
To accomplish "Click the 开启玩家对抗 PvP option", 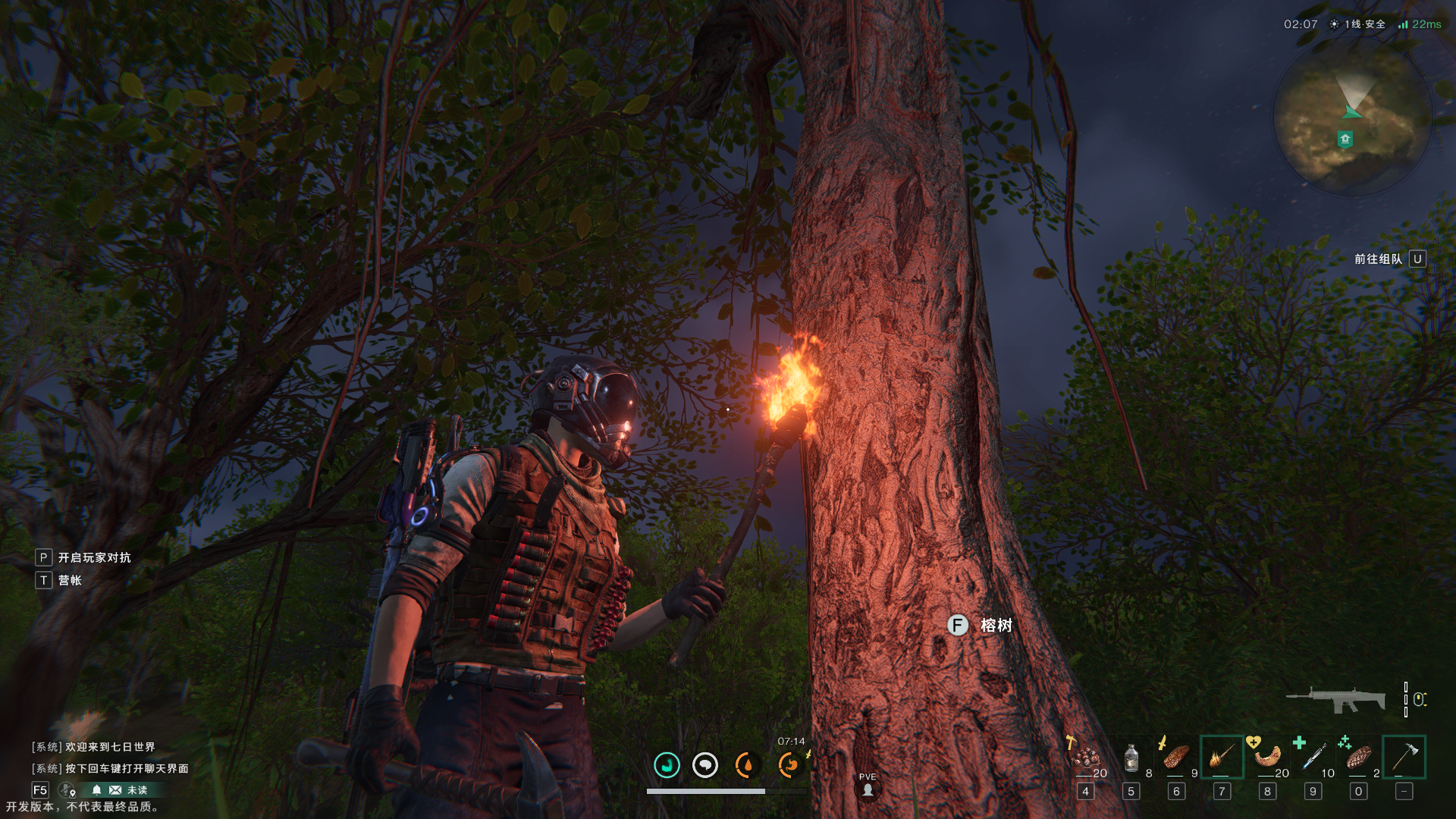I will [x=94, y=558].
